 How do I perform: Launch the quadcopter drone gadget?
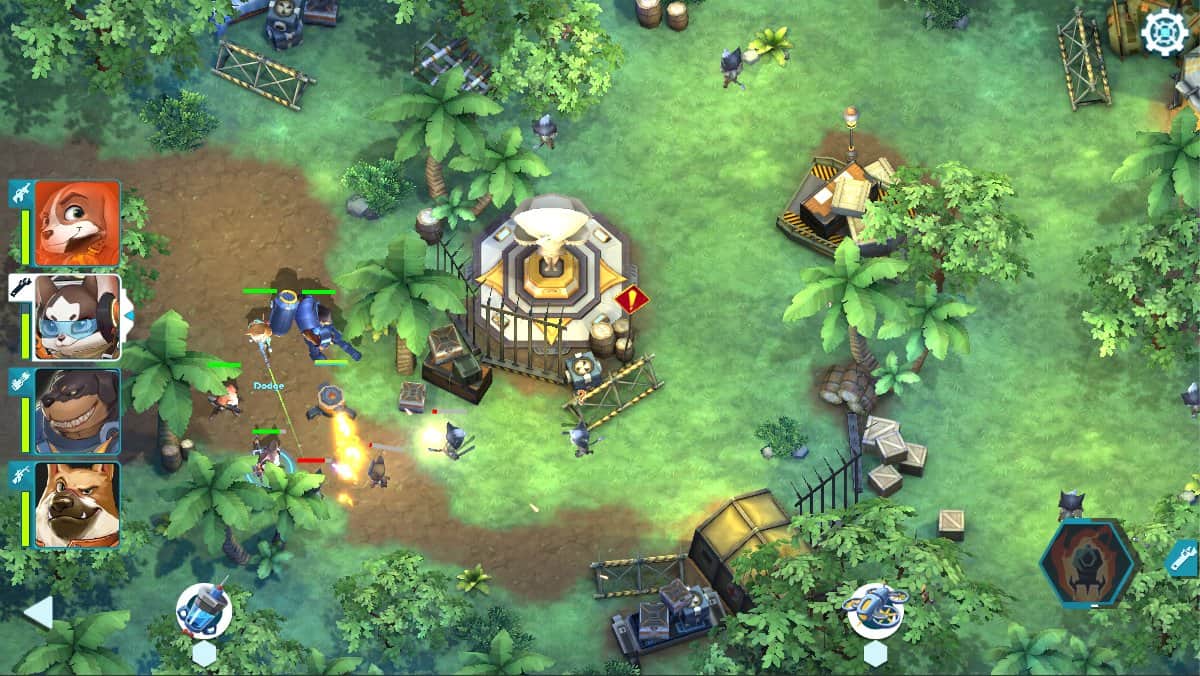point(875,609)
